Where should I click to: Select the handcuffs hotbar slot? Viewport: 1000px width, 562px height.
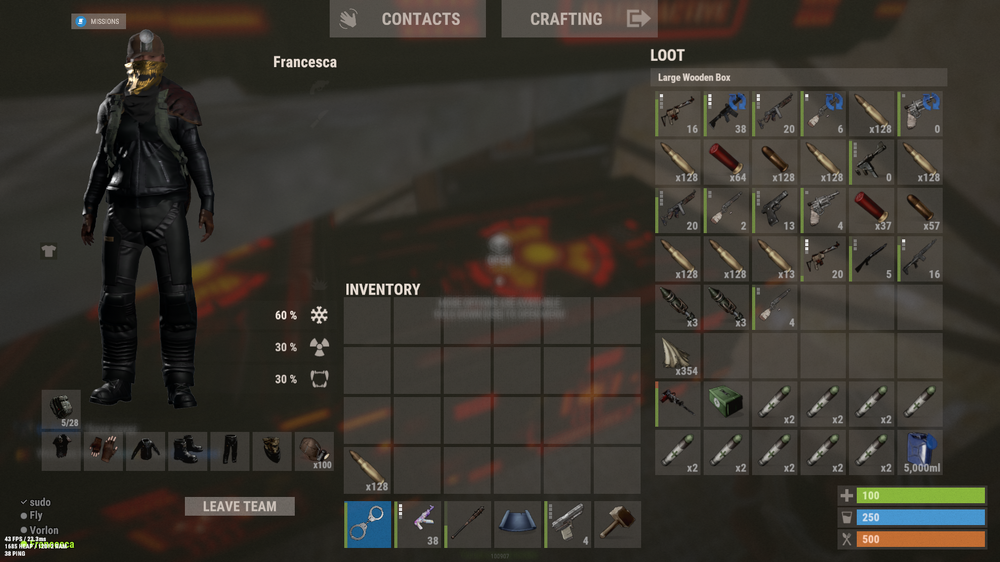pyautogui.click(x=368, y=525)
